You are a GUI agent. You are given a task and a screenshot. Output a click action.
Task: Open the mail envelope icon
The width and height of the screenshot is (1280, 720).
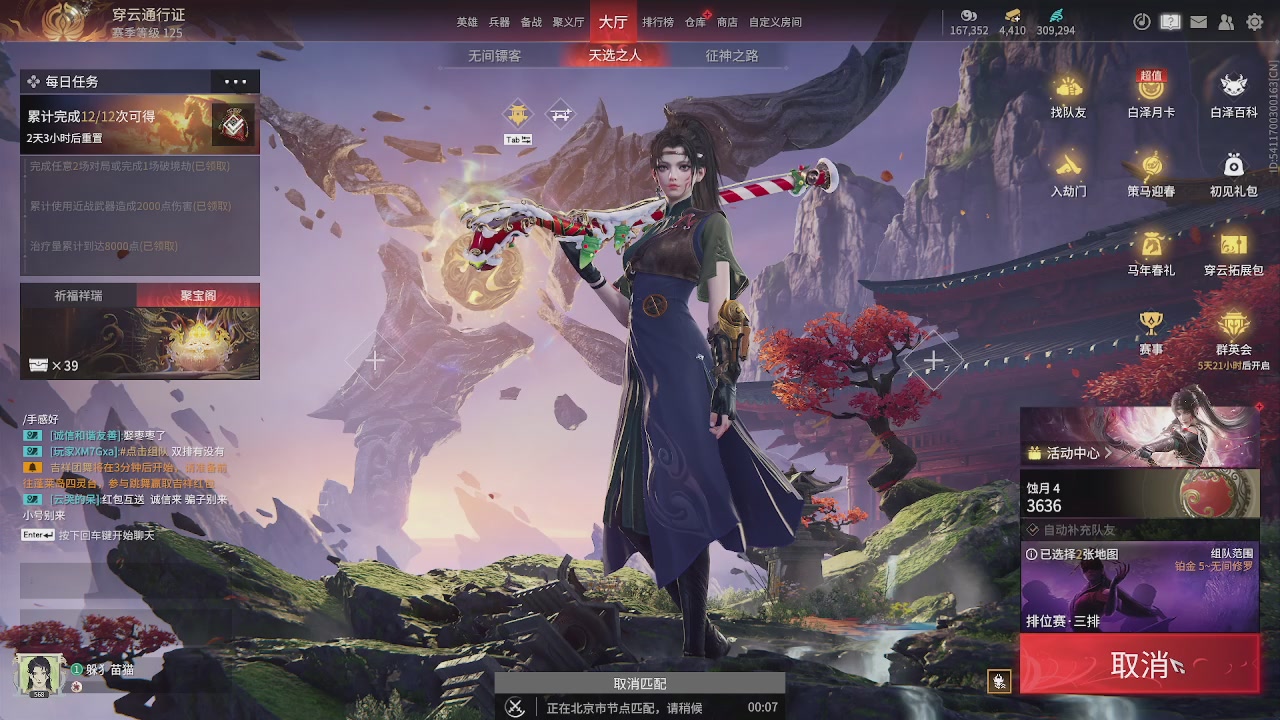pyautogui.click(x=1197, y=20)
